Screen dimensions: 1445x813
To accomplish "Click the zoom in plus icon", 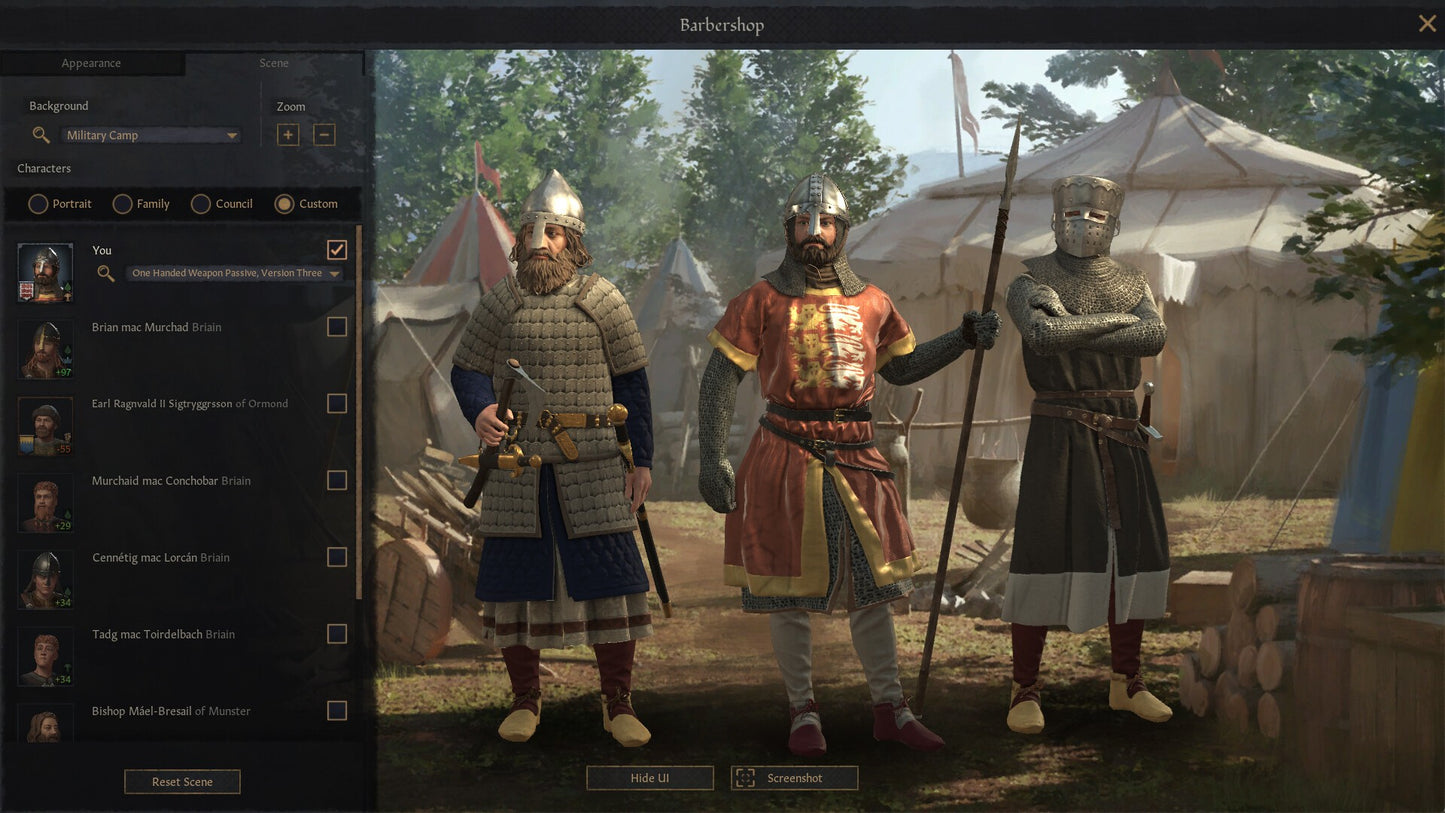I will 288,134.
